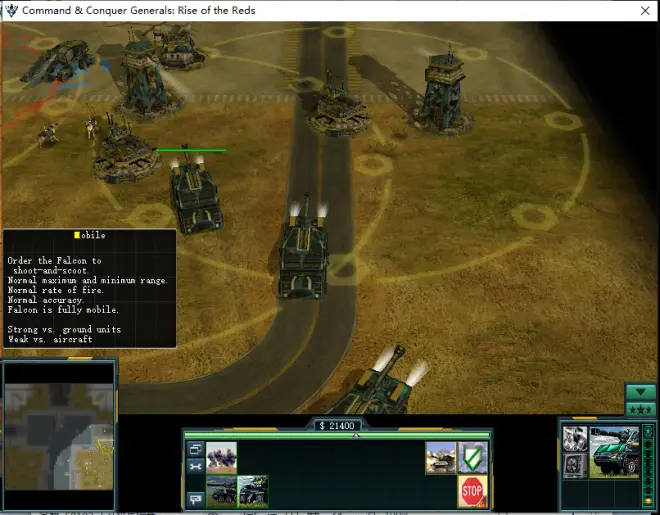The height and width of the screenshot is (515, 660).
Task: Select the exhaust pipes upgrade icon
Action: tap(574, 440)
